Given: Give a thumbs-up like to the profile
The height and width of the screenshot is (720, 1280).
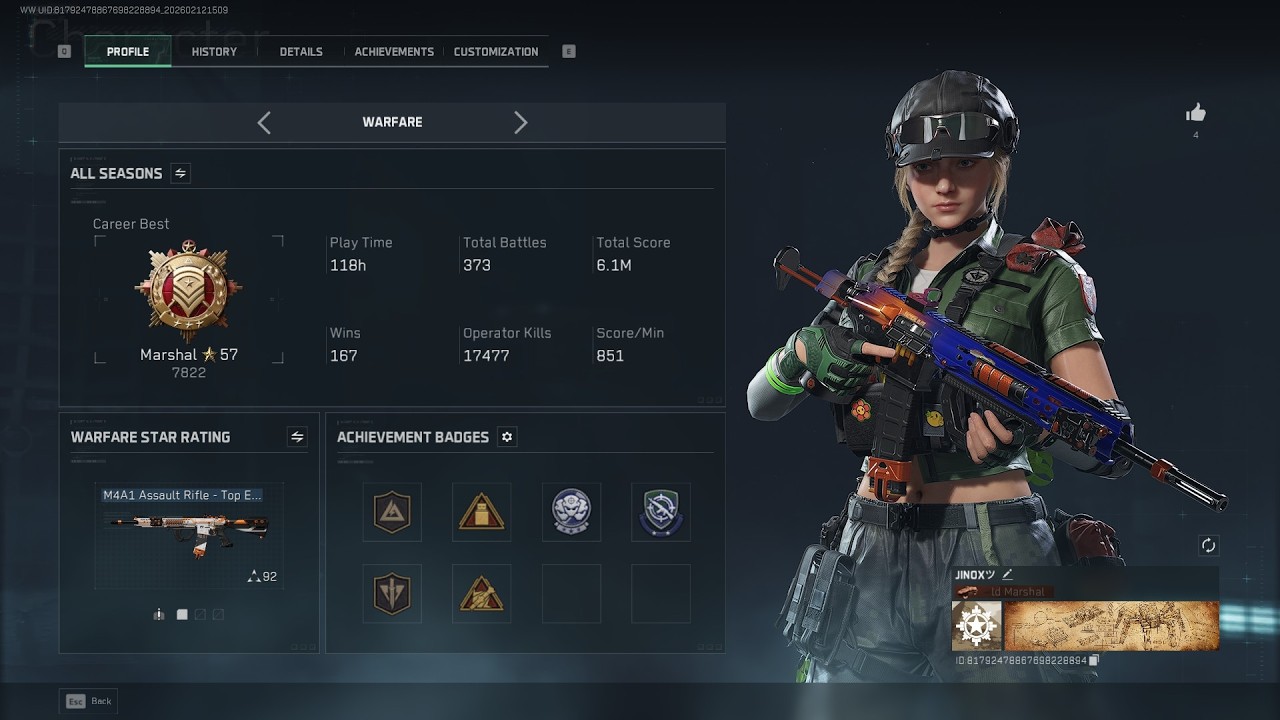Looking at the screenshot, I should 1195,113.
